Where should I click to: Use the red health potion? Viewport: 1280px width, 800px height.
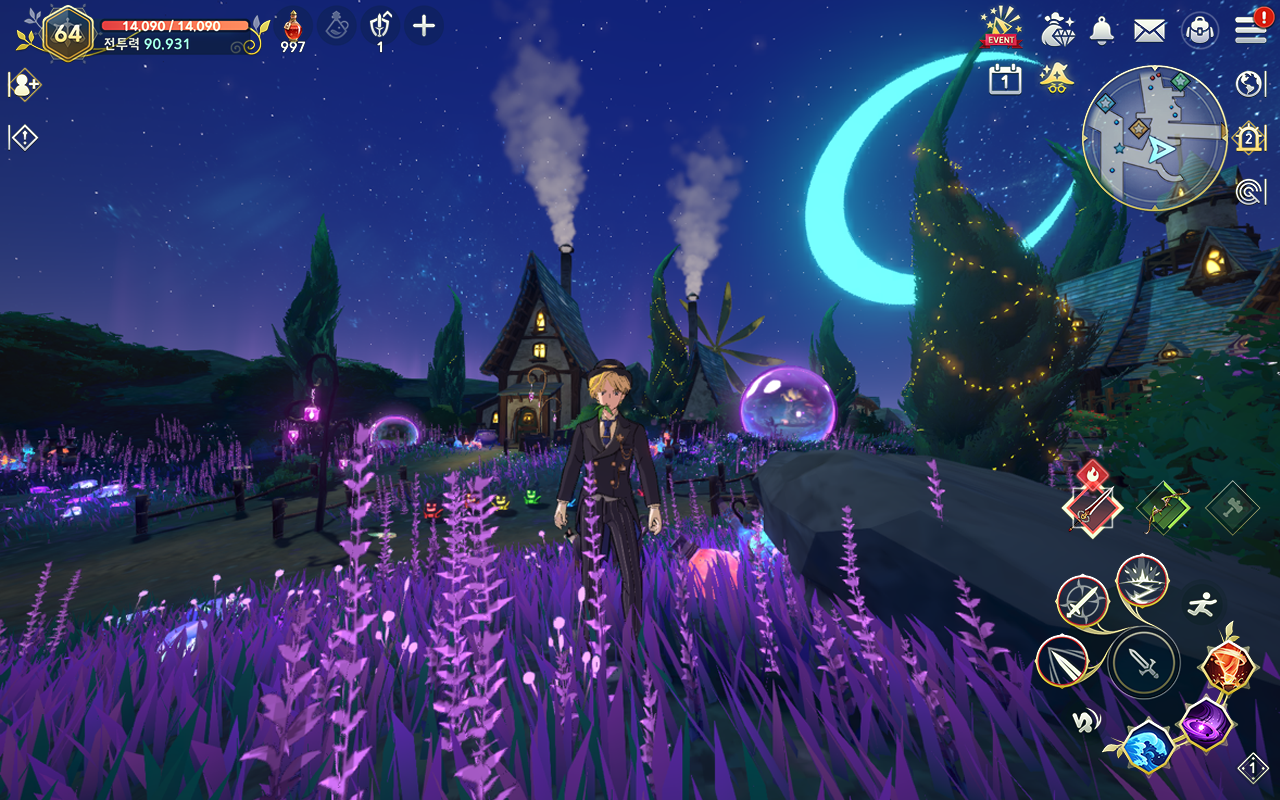click(x=293, y=27)
